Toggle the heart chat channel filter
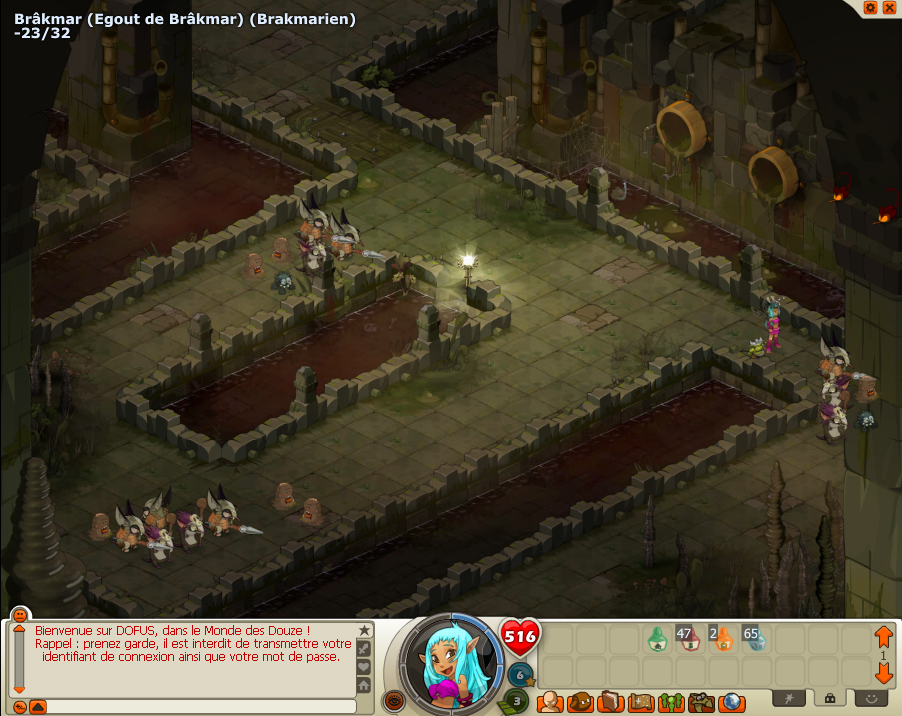 (x=364, y=667)
